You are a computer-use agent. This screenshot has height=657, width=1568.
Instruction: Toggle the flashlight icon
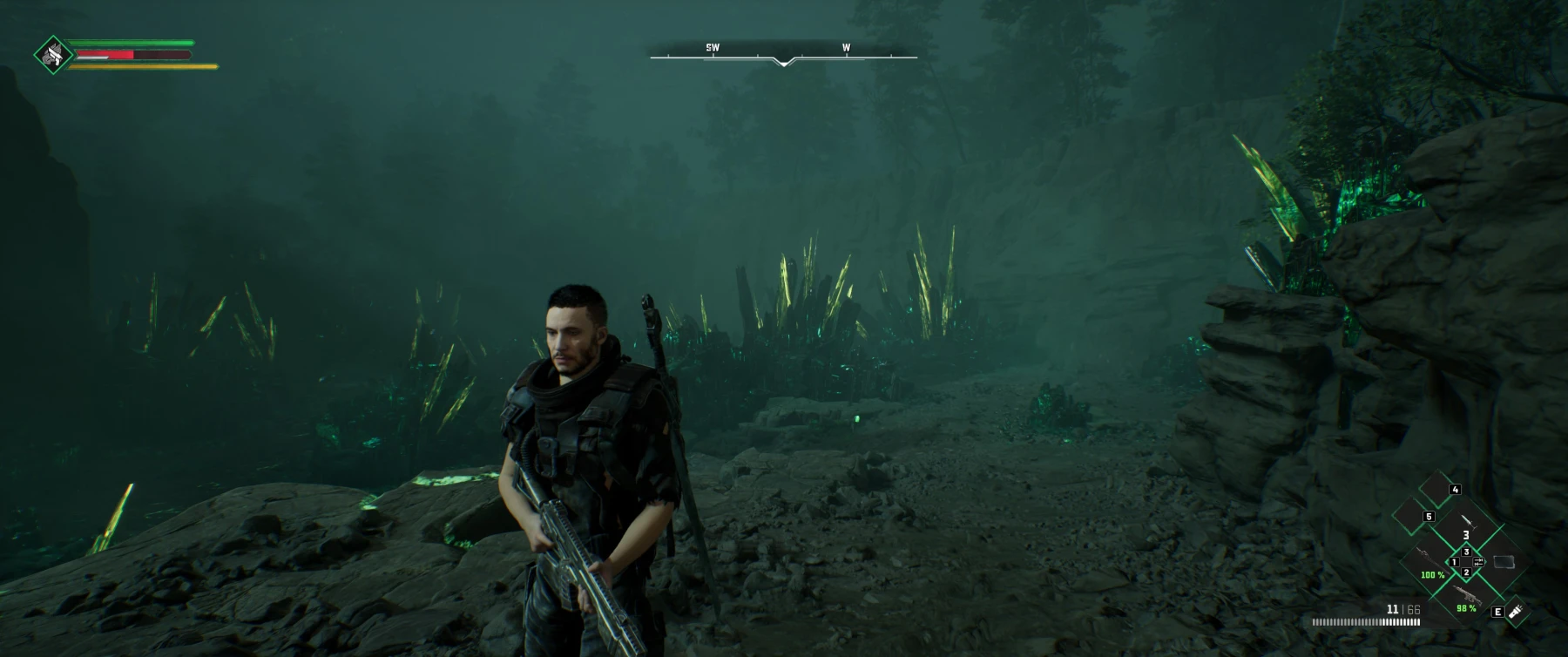(1518, 612)
